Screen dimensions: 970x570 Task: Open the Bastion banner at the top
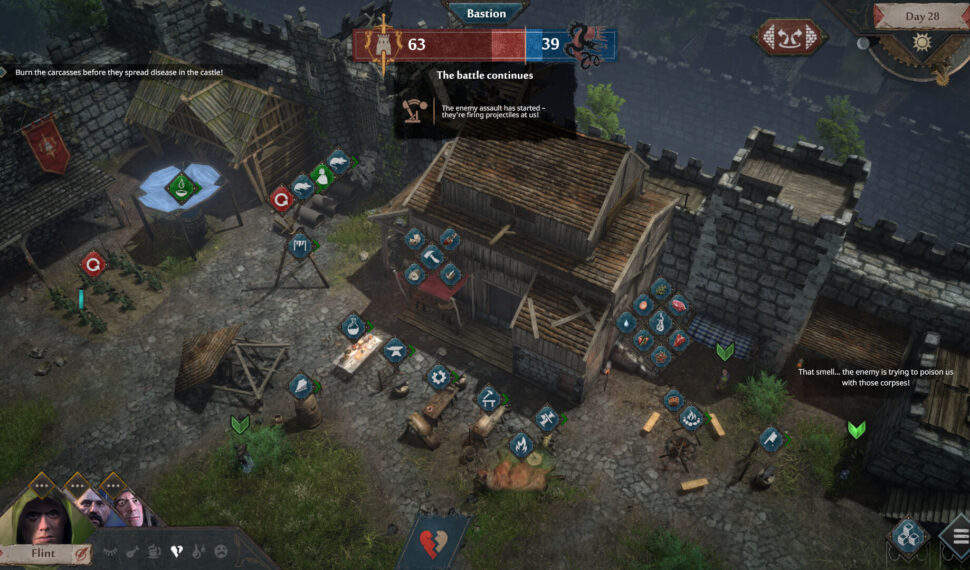tap(485, 13)
